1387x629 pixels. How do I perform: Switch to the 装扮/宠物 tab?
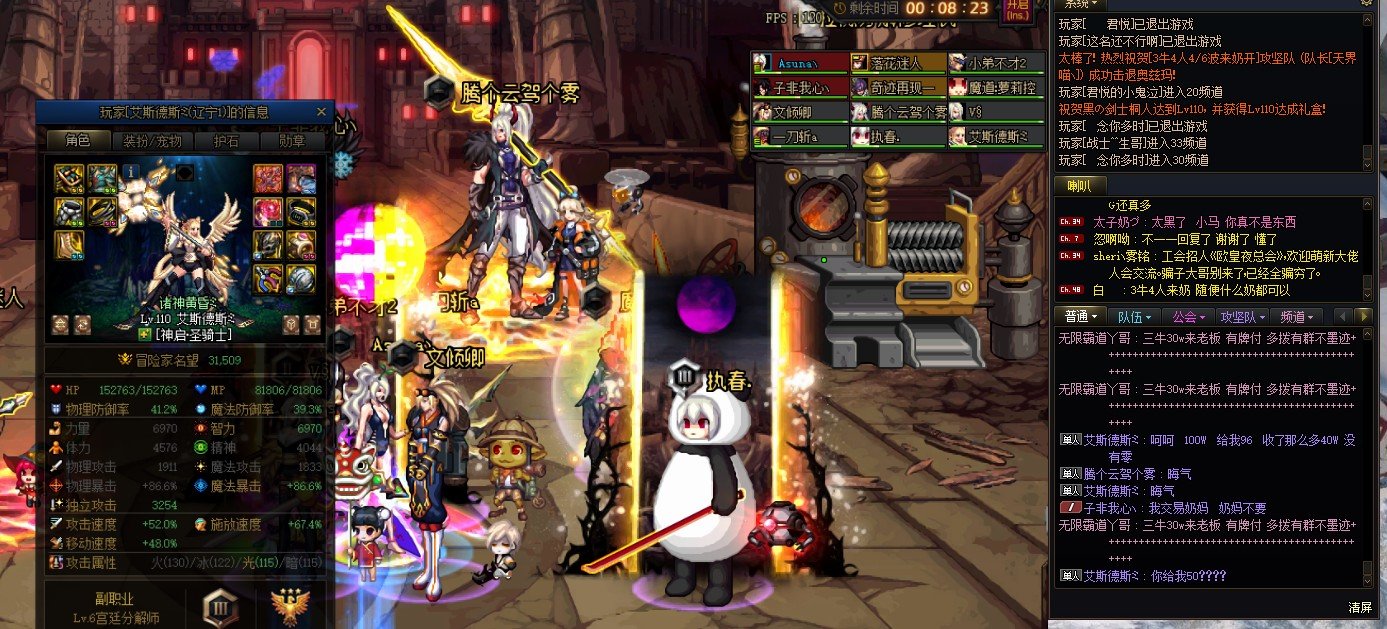pyautogui.click(x=151, y=141)
